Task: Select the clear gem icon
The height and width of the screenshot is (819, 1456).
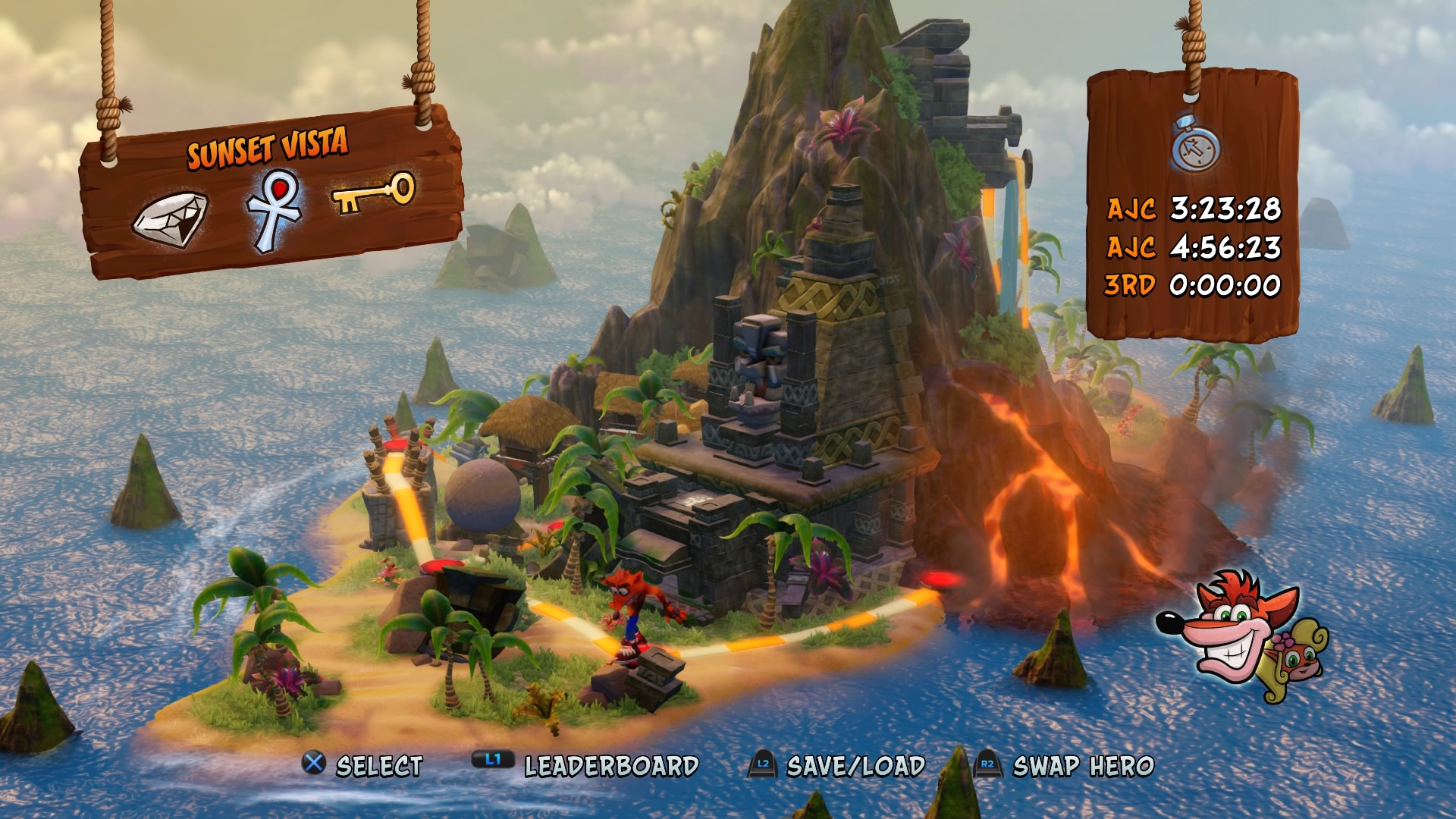Action: click(x=170, y=218)
